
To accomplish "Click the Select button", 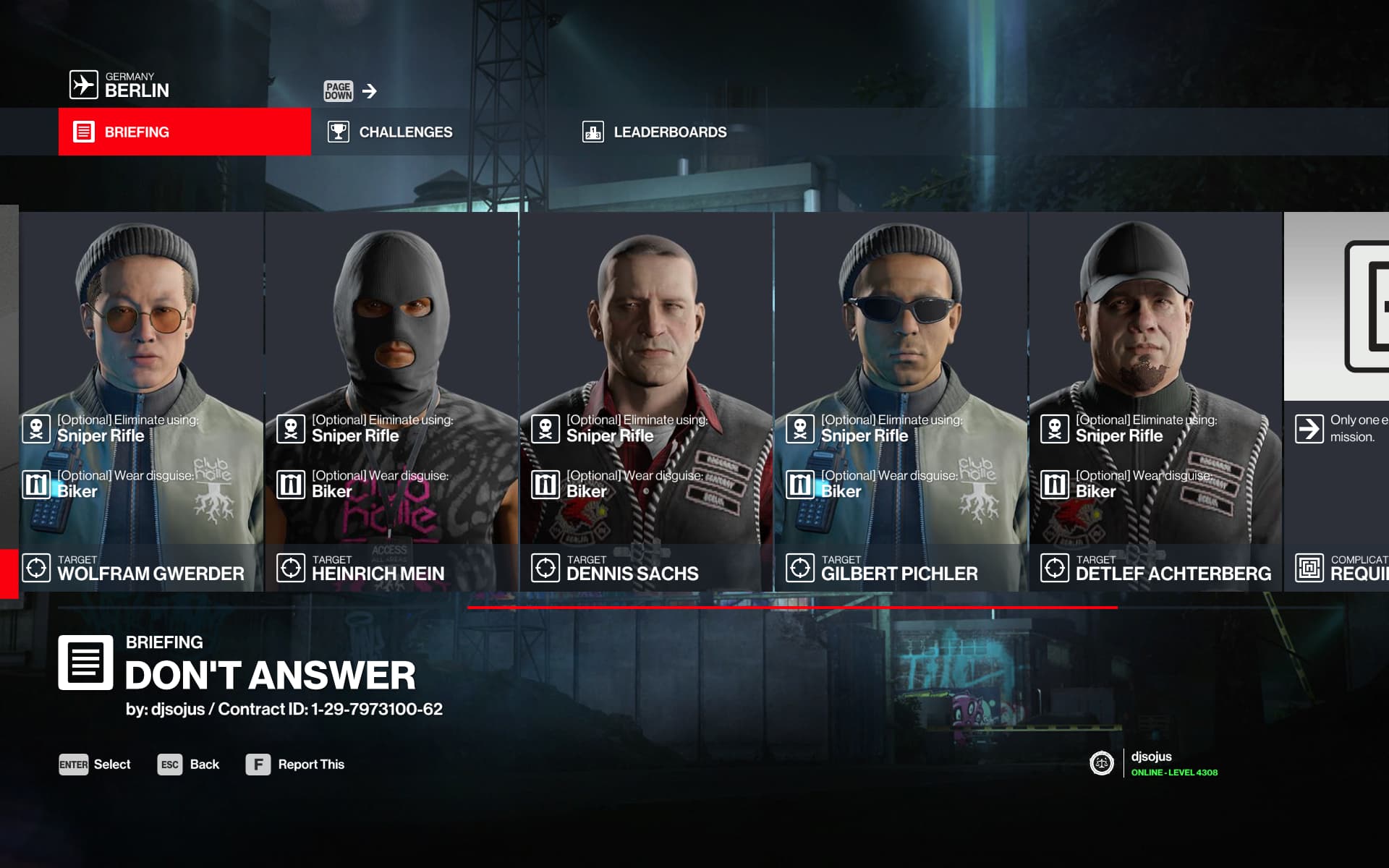I will 95,765.
